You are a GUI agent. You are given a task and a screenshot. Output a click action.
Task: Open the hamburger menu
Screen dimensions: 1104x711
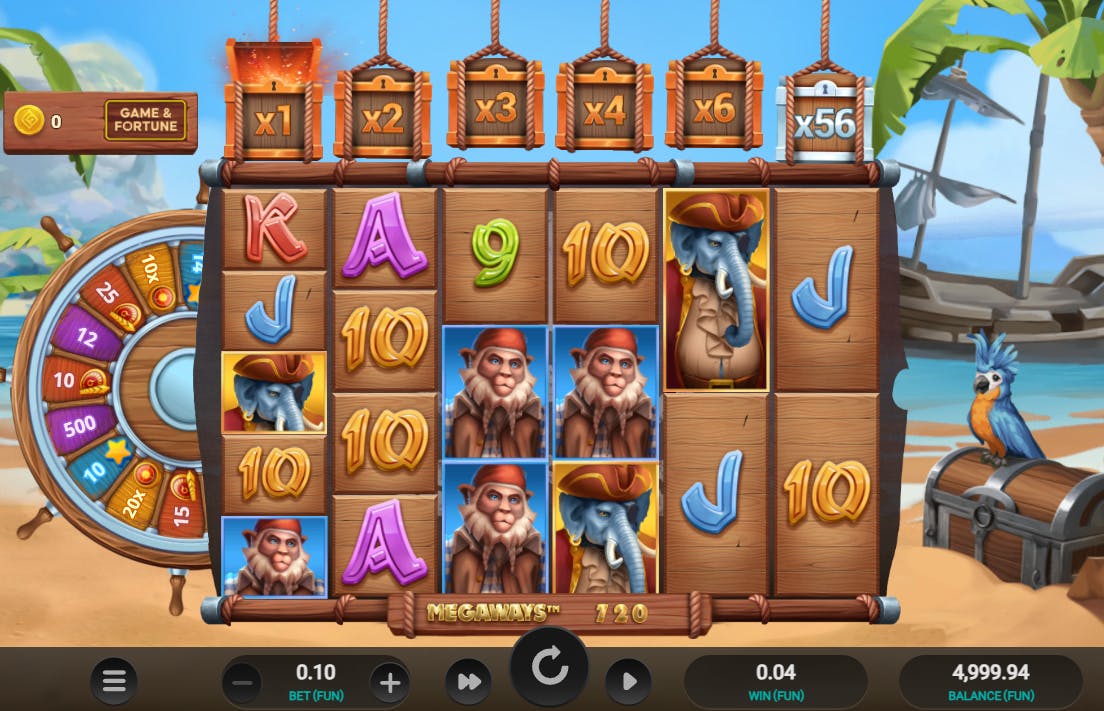[114, 682]
